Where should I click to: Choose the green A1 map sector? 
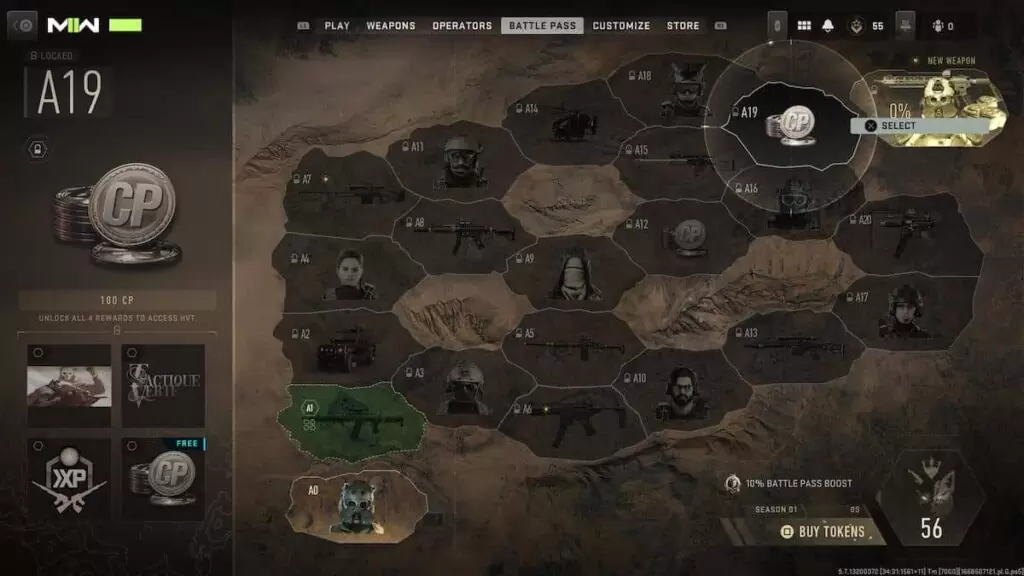pyautogui.click(x=355, y=416)
